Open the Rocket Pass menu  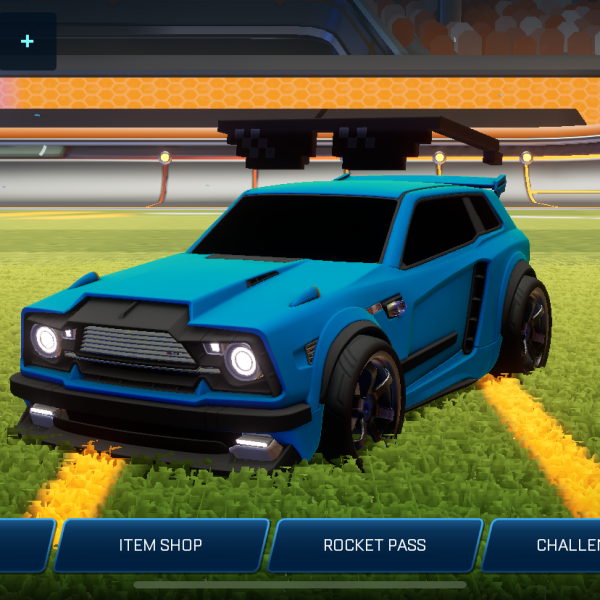click(374, 545)
